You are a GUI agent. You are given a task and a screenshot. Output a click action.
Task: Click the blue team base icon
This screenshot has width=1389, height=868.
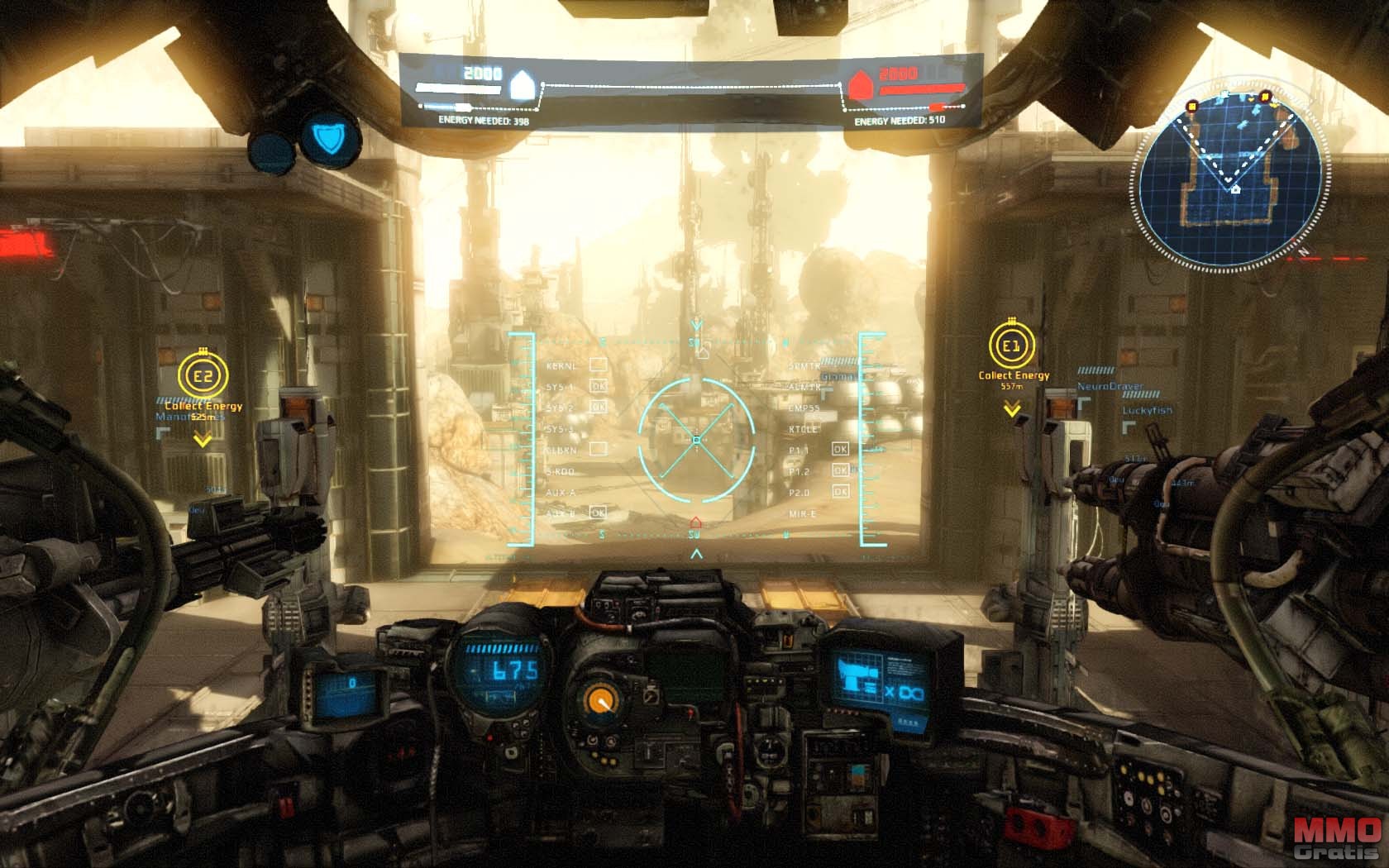[523, 84]
